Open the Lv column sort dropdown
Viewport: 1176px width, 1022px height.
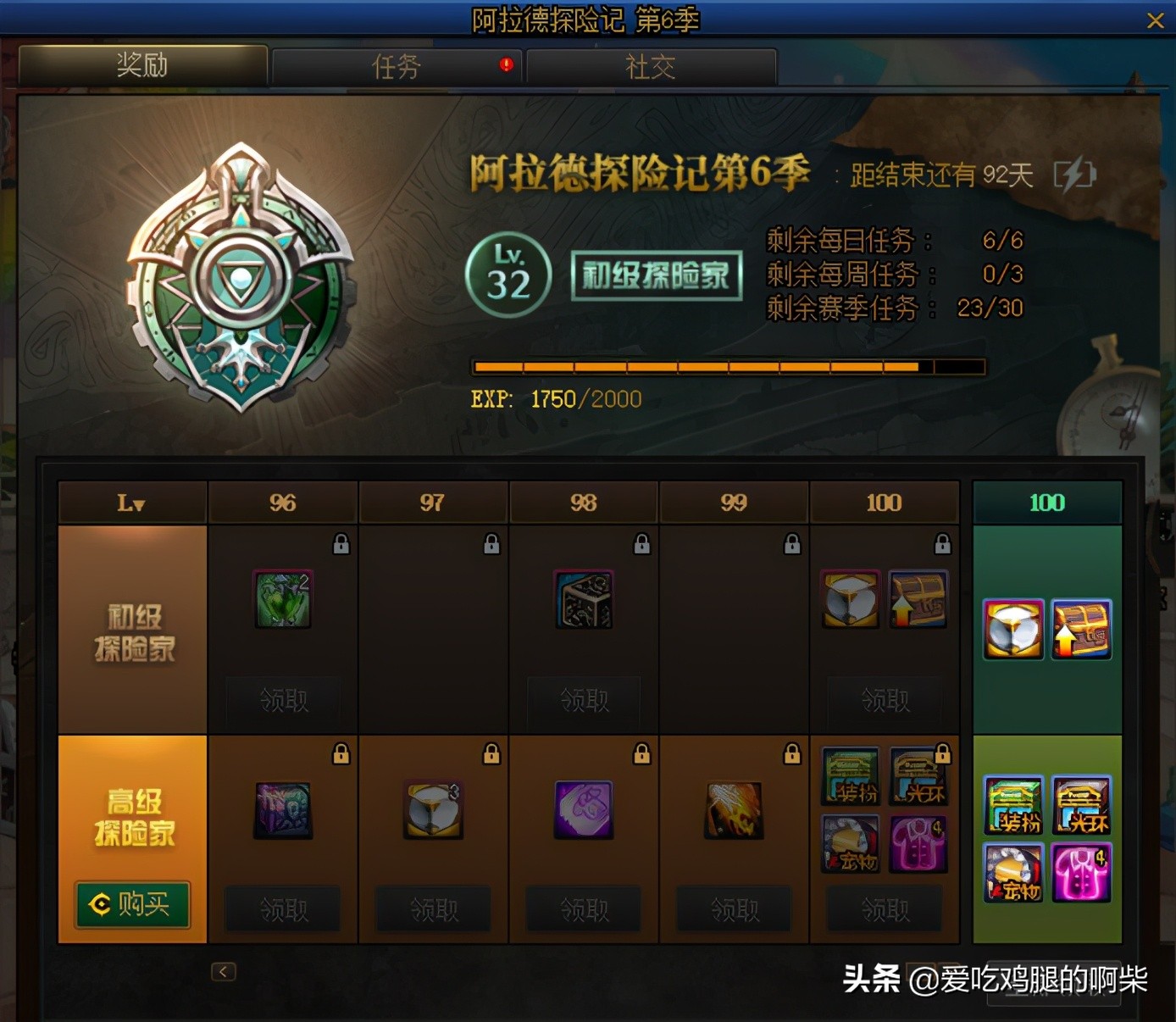pos(131,502)
